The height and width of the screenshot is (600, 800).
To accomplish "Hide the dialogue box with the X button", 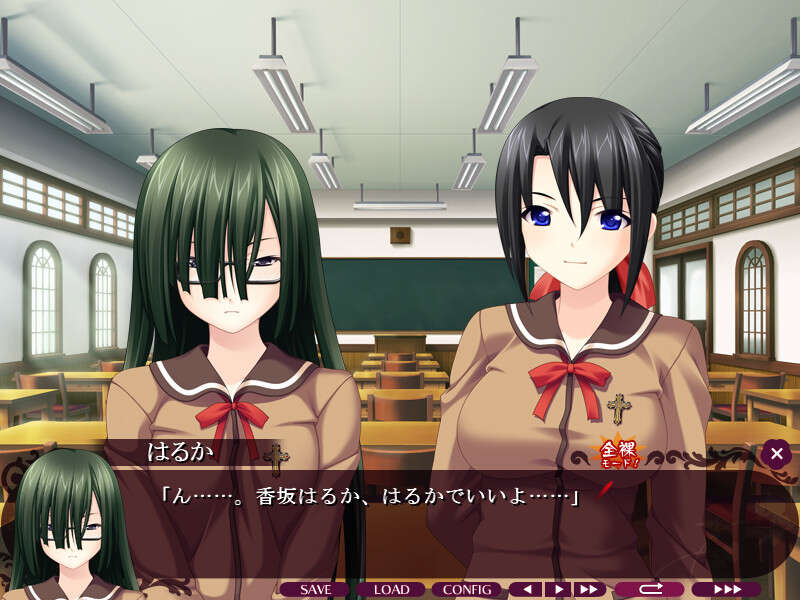I will tap(776, 454).
